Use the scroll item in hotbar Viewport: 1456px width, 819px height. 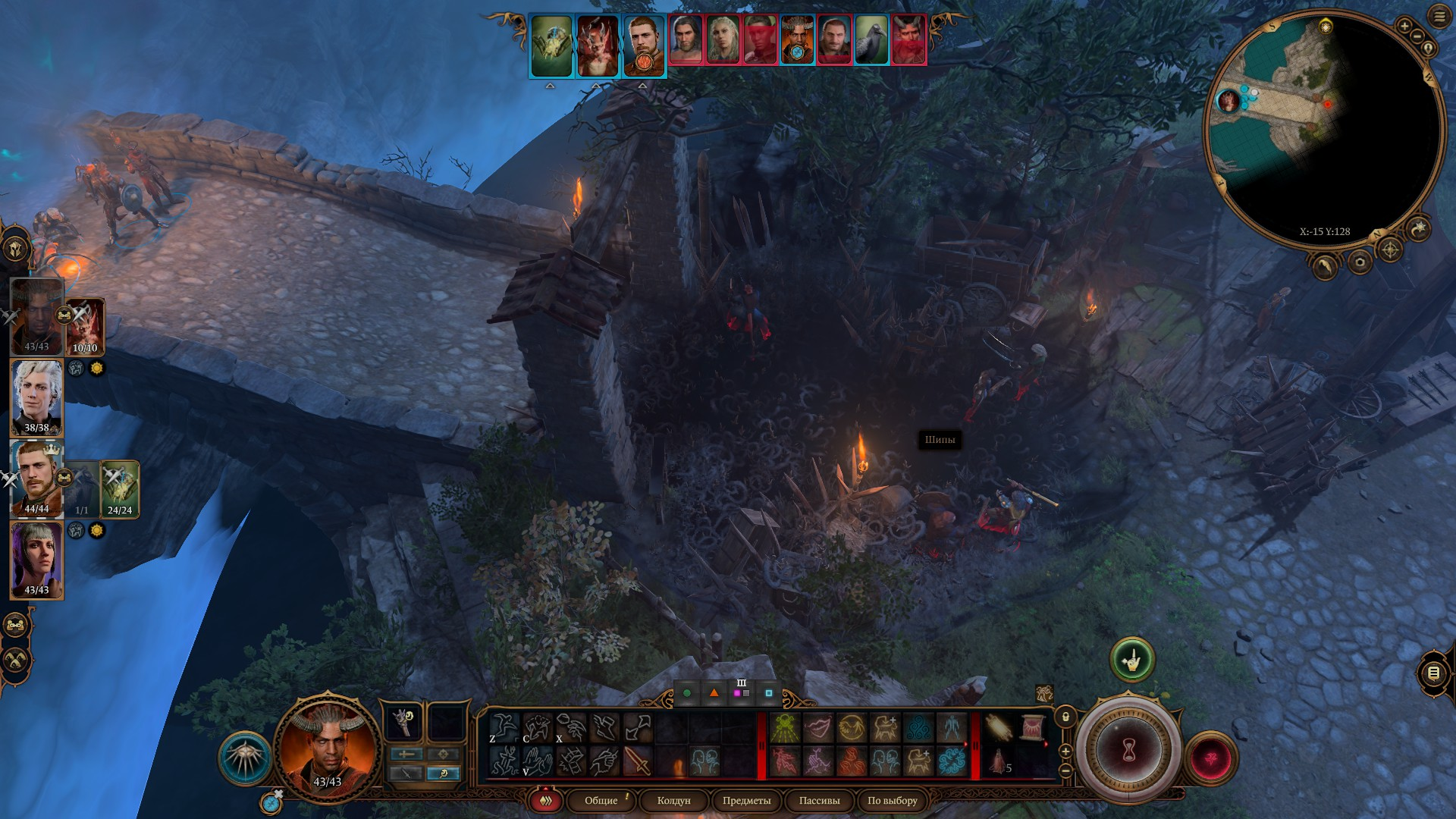pos(1031,728)
